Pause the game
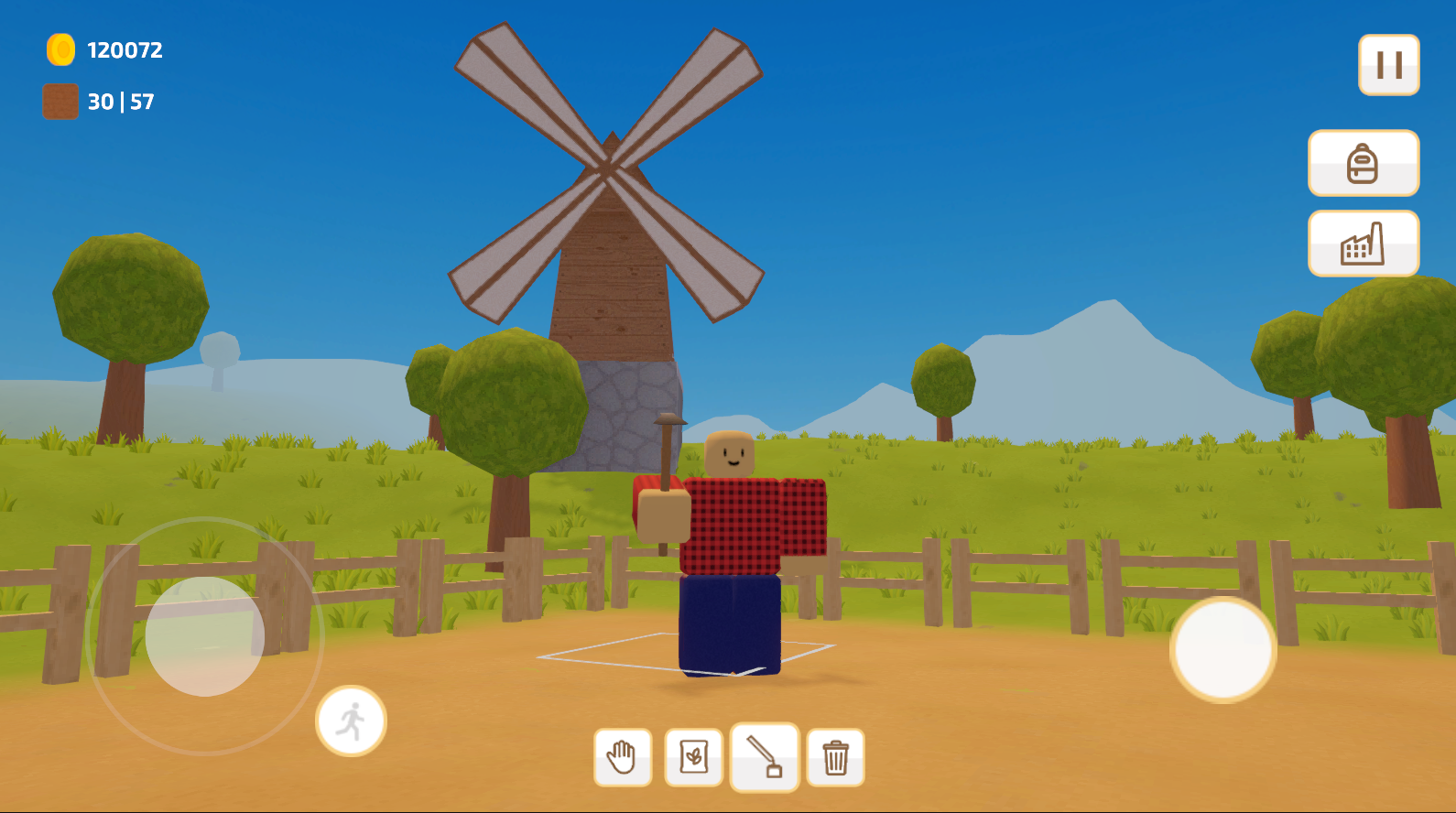This screenshot has width=1456, height=813. (1388, 64)
